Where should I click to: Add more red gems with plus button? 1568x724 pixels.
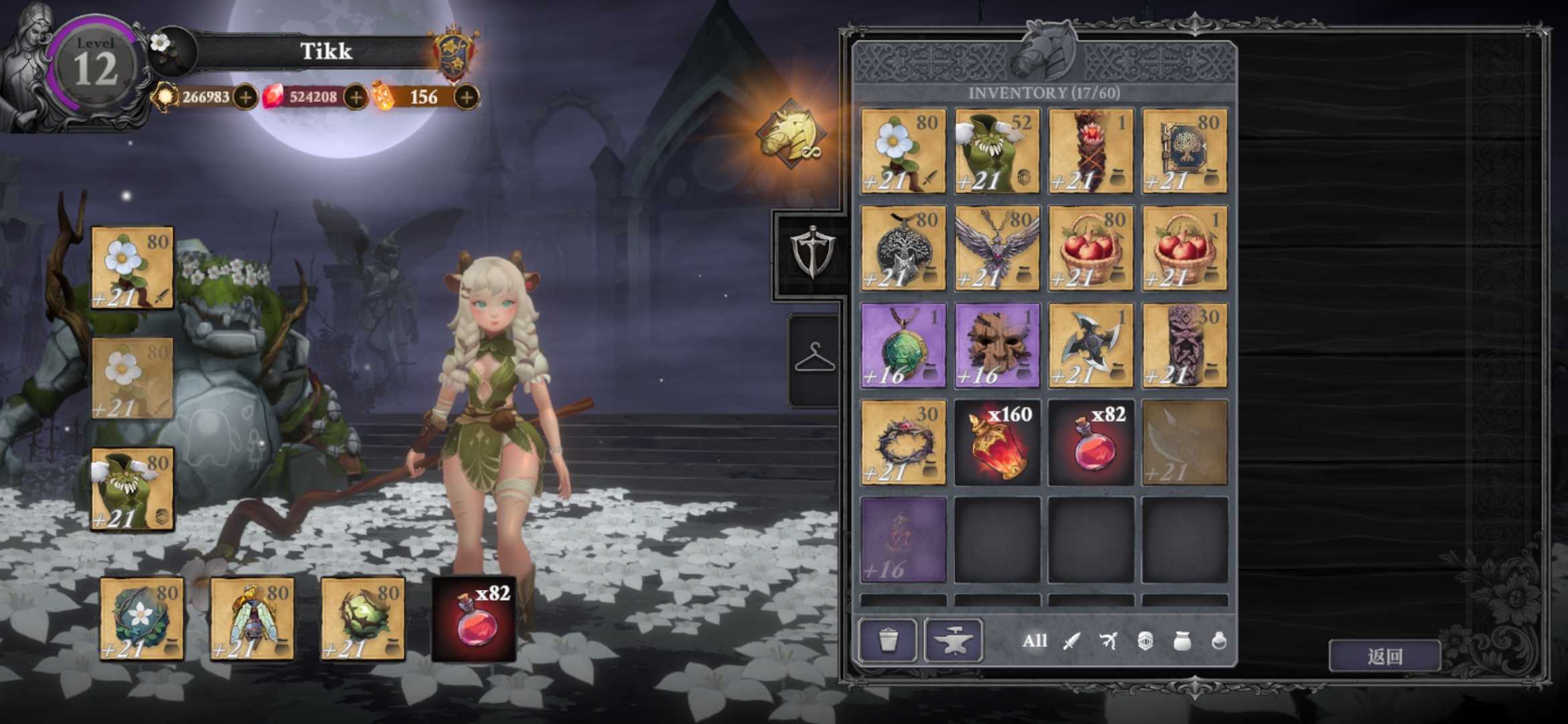[x=356, y=98]
